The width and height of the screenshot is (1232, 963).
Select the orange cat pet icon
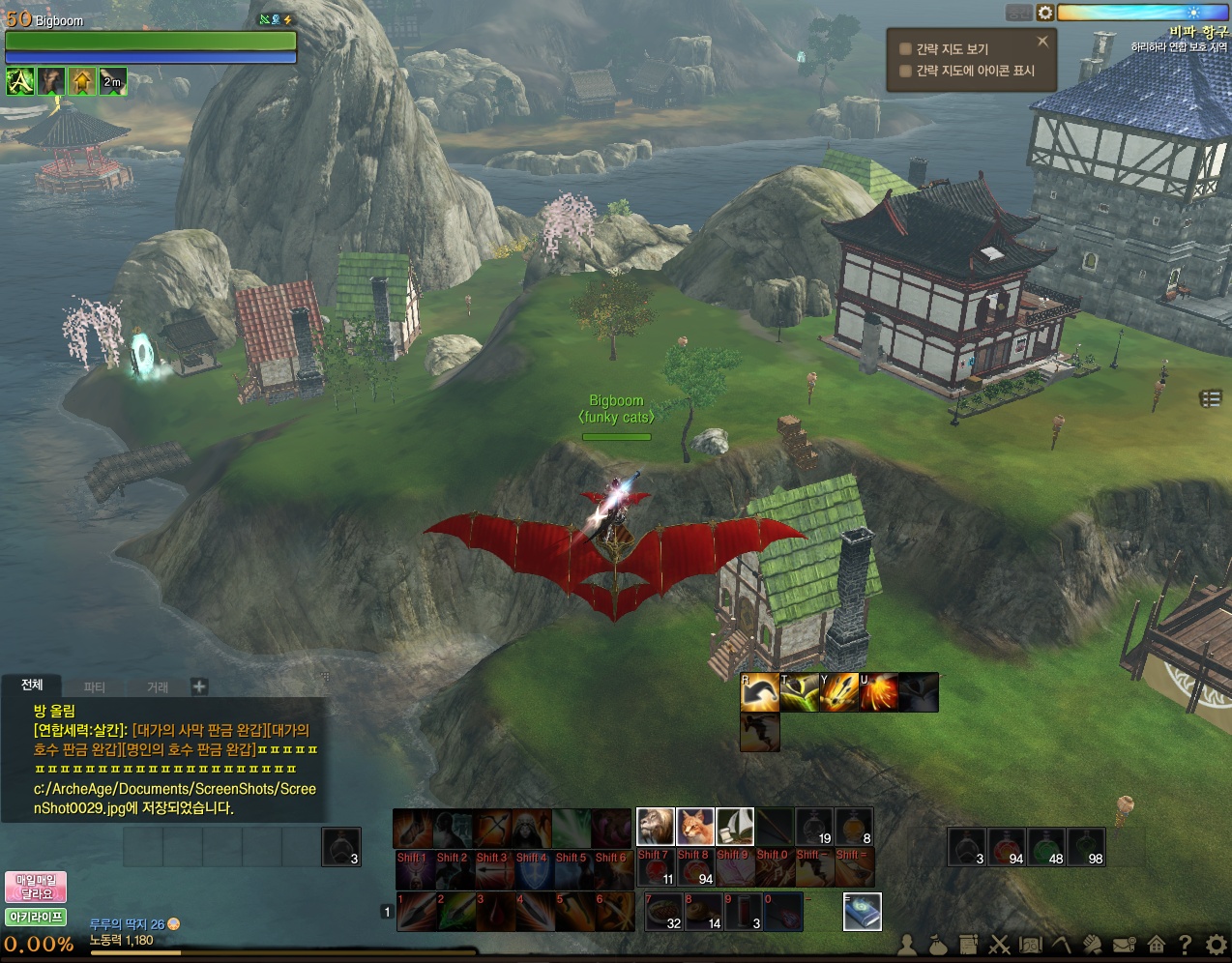tap(694, 827)
